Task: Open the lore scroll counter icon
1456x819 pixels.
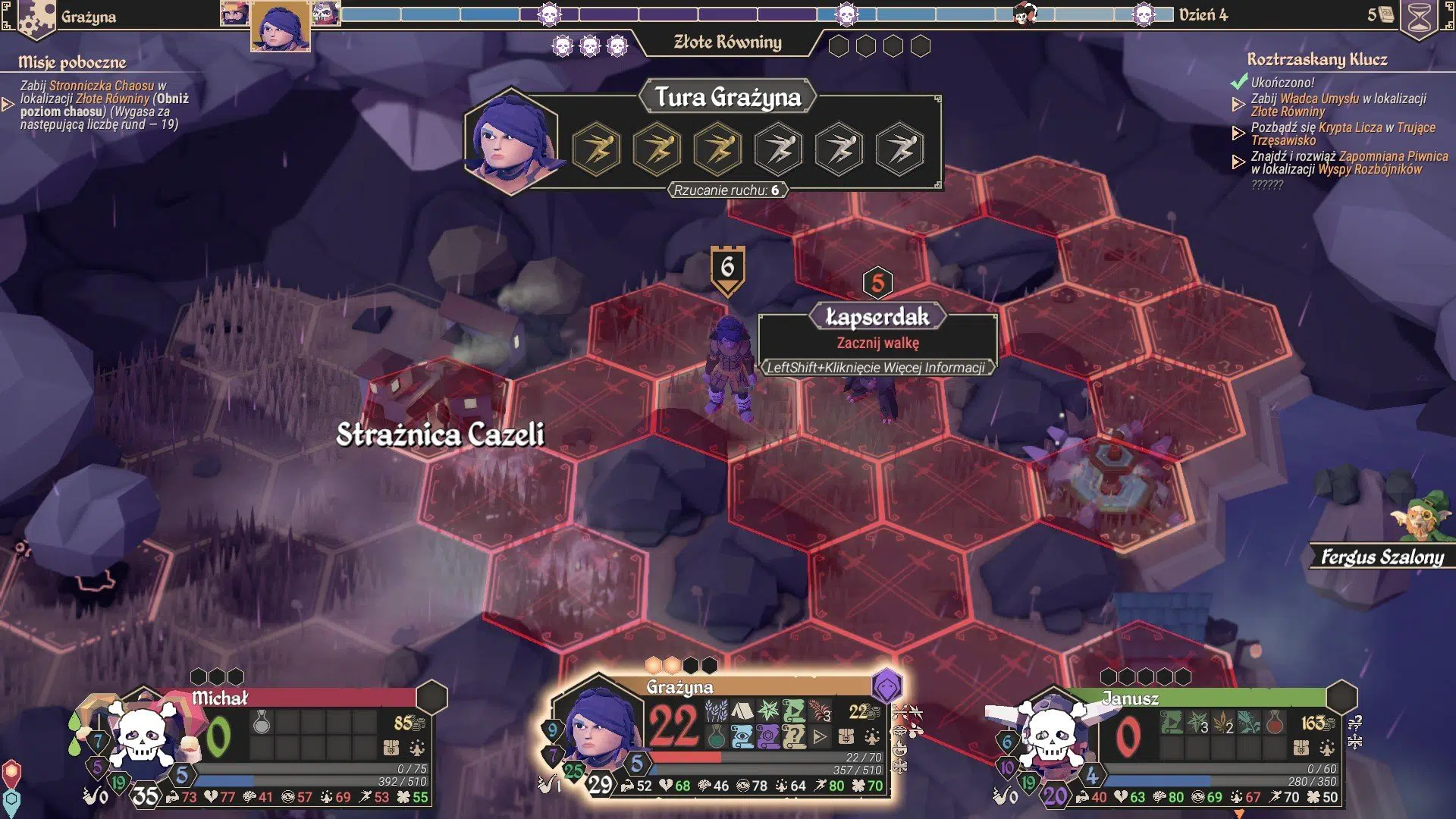Action: [x=1385, y=14]
